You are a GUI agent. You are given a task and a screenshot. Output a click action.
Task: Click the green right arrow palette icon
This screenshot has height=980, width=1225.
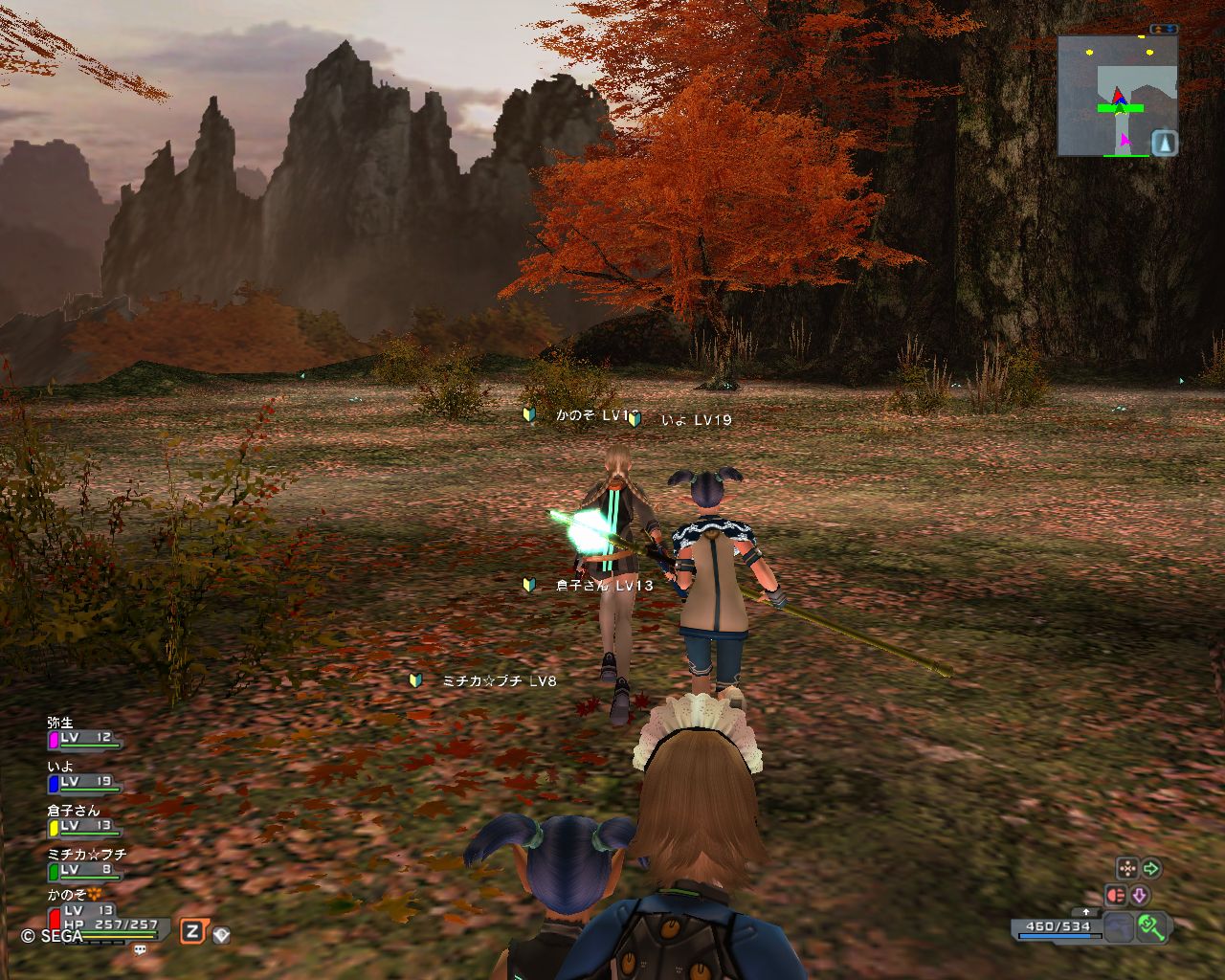click(x=1151, y=869)
